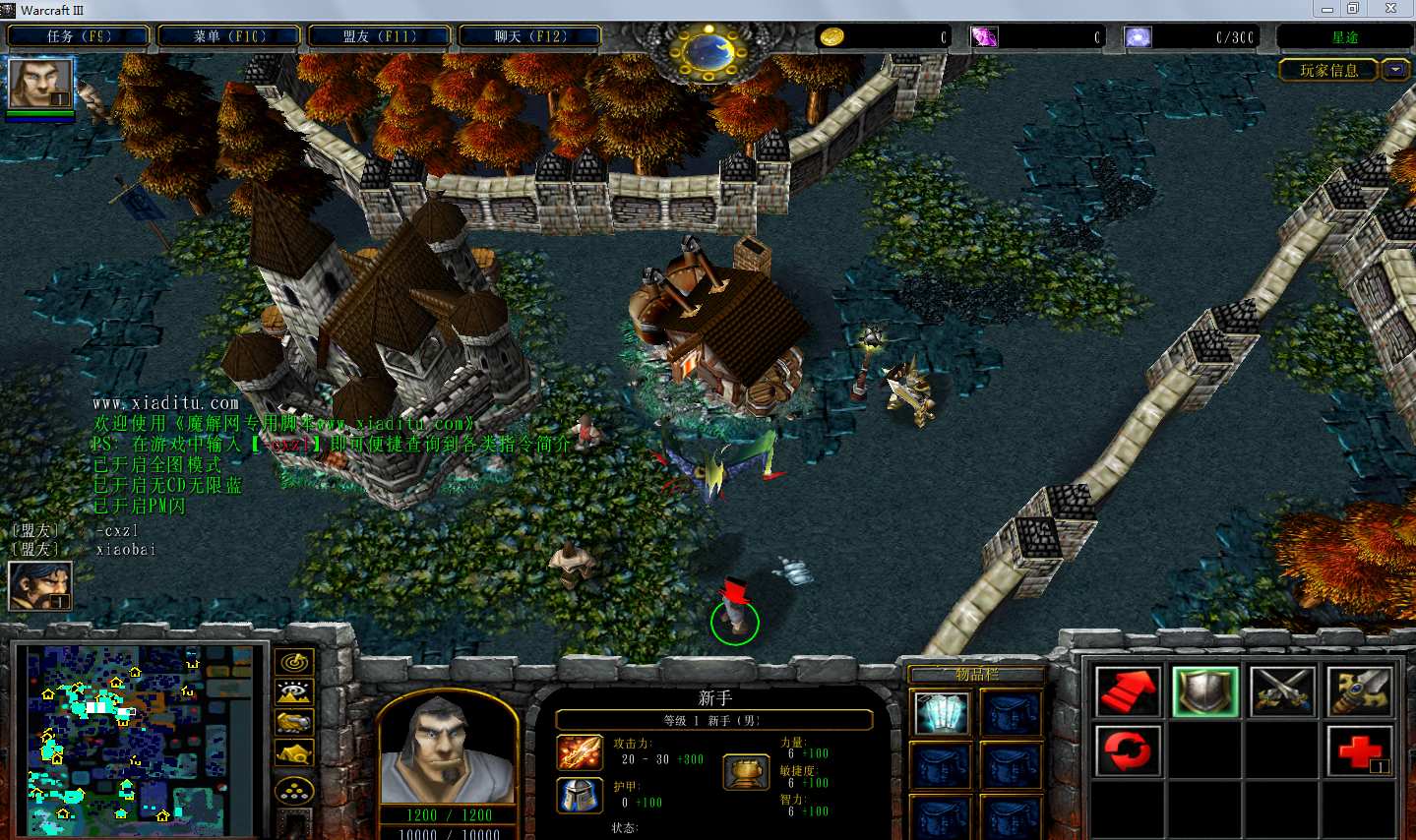The width and height of the screenshot is (1416, 840).
Task: Click on the minimap
Action: [138, 738]
